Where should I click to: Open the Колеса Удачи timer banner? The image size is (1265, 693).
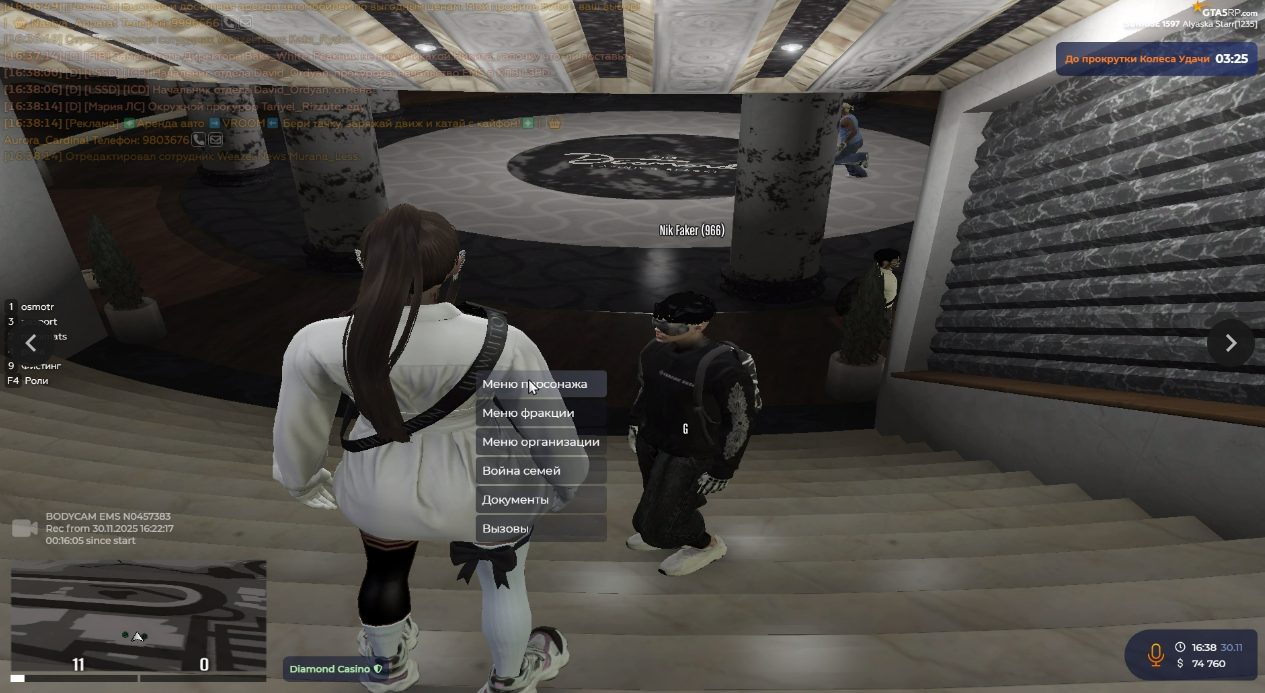[x=1155, y=59]
